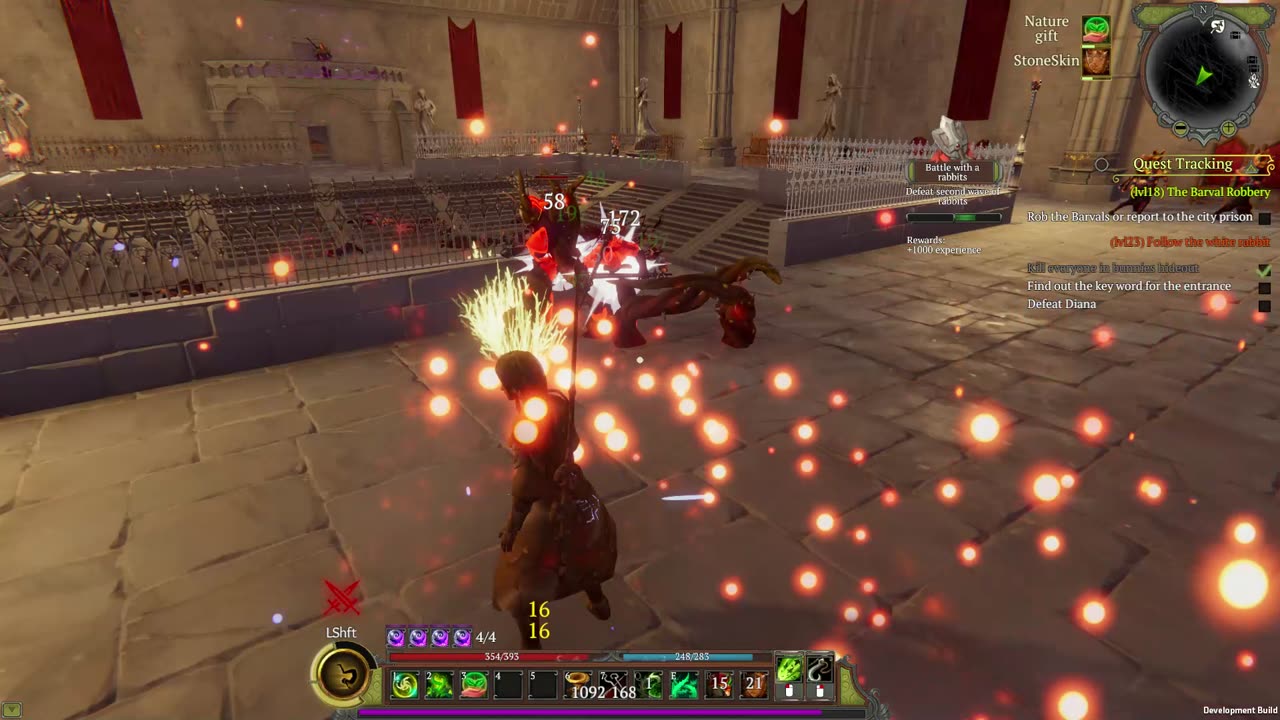The height and width of the screenshot is (720, 1280).
Task: Inspect the Nature gift buff icon
Action: point(1096,28)
